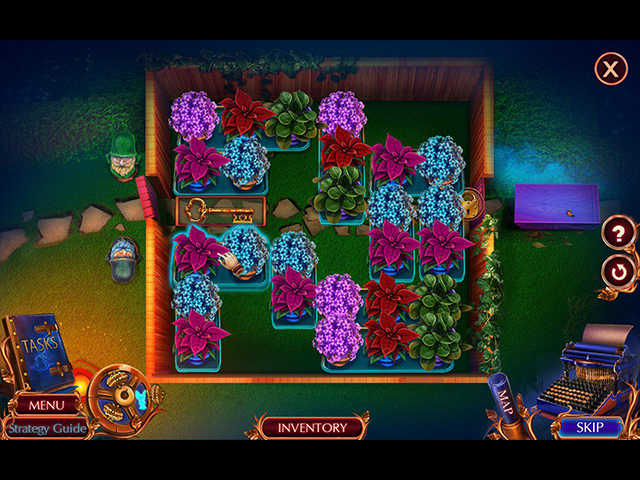This screenshot has height=480, width=640.
Task: Show puzzle help with question mark
Action: tap(618, 234)
